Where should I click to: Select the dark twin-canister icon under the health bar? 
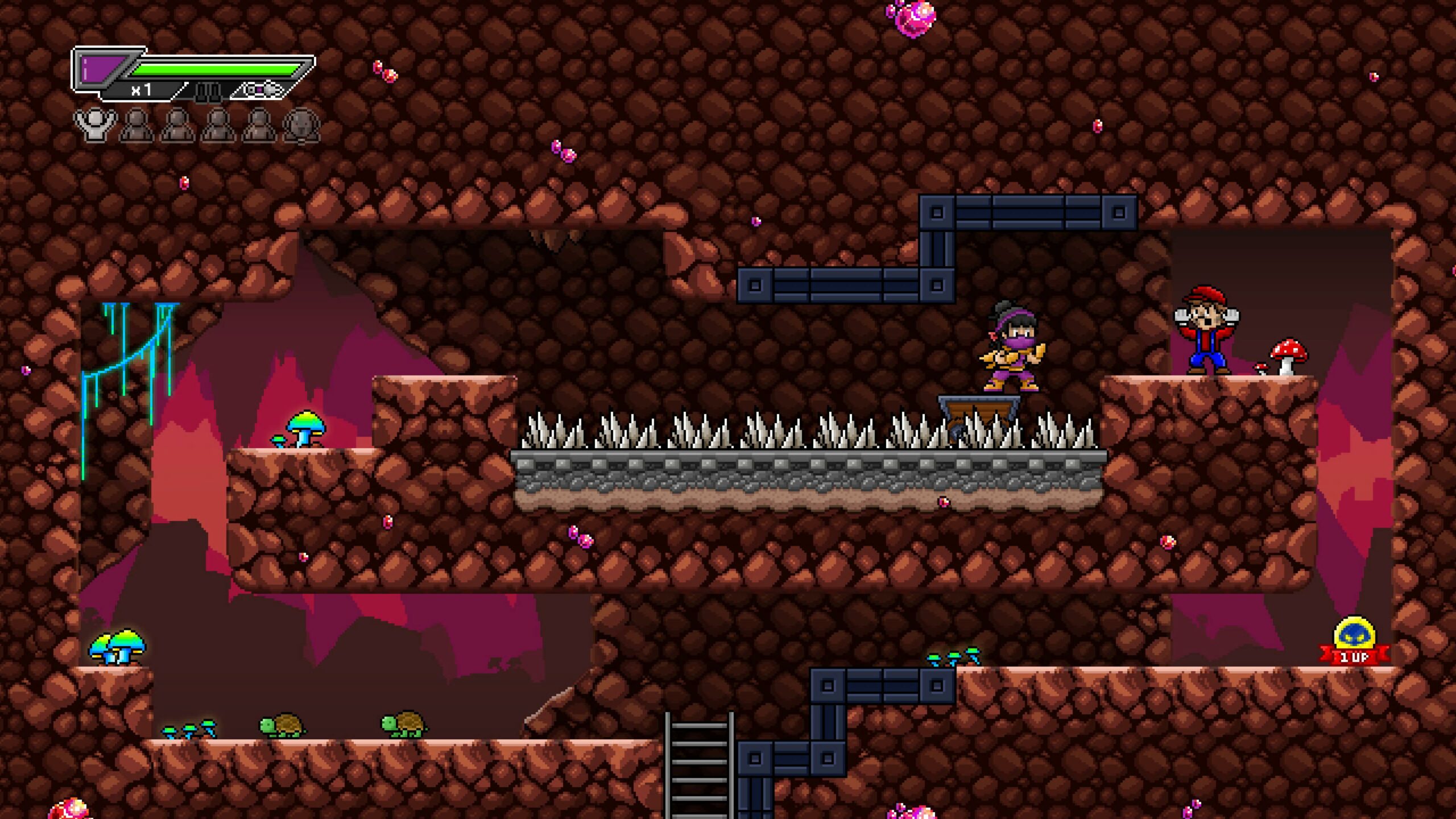pos(208,91)
